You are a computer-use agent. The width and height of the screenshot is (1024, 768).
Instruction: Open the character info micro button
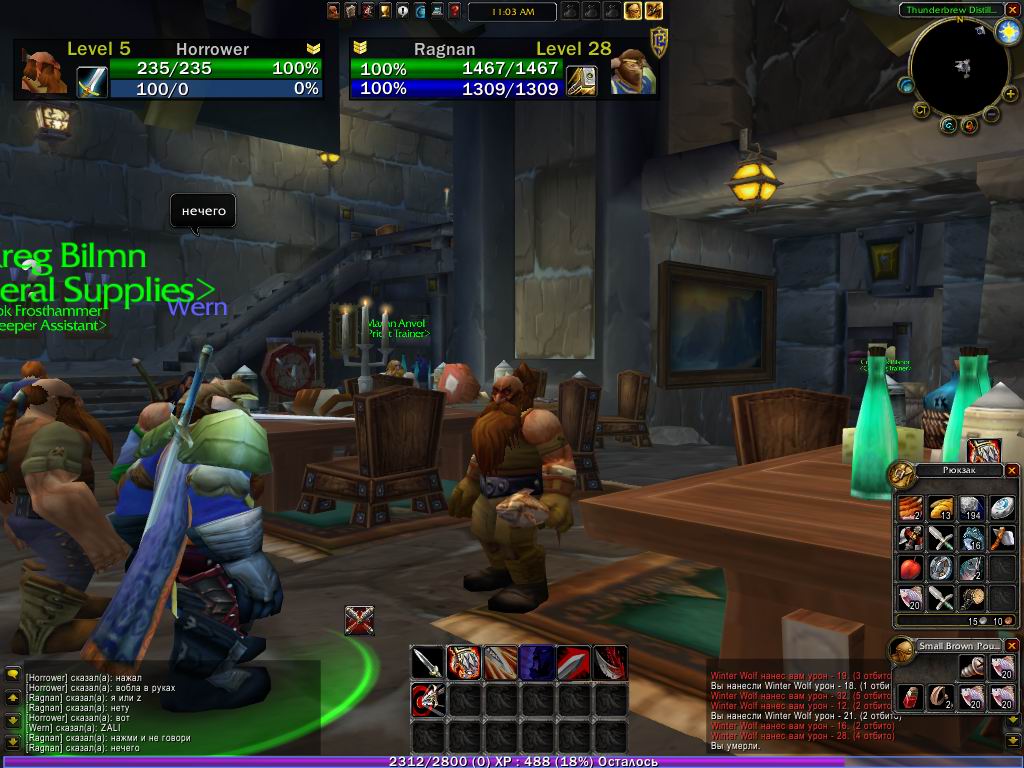coord(333,11)
